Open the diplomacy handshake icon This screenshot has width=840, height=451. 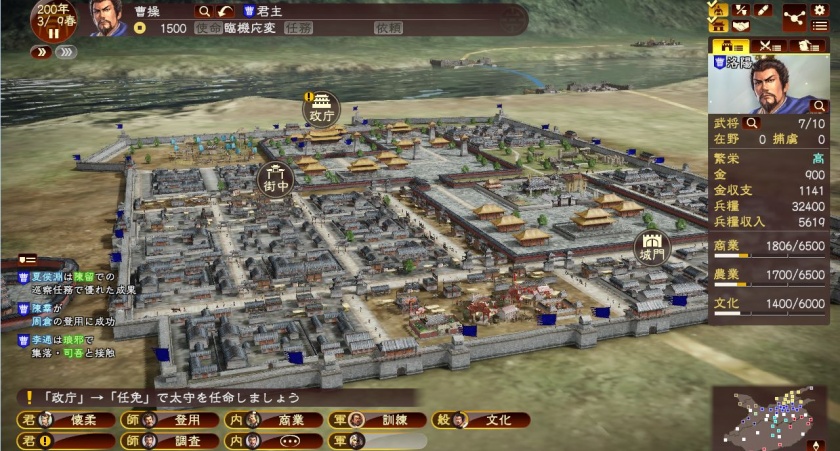coord(740,26)
